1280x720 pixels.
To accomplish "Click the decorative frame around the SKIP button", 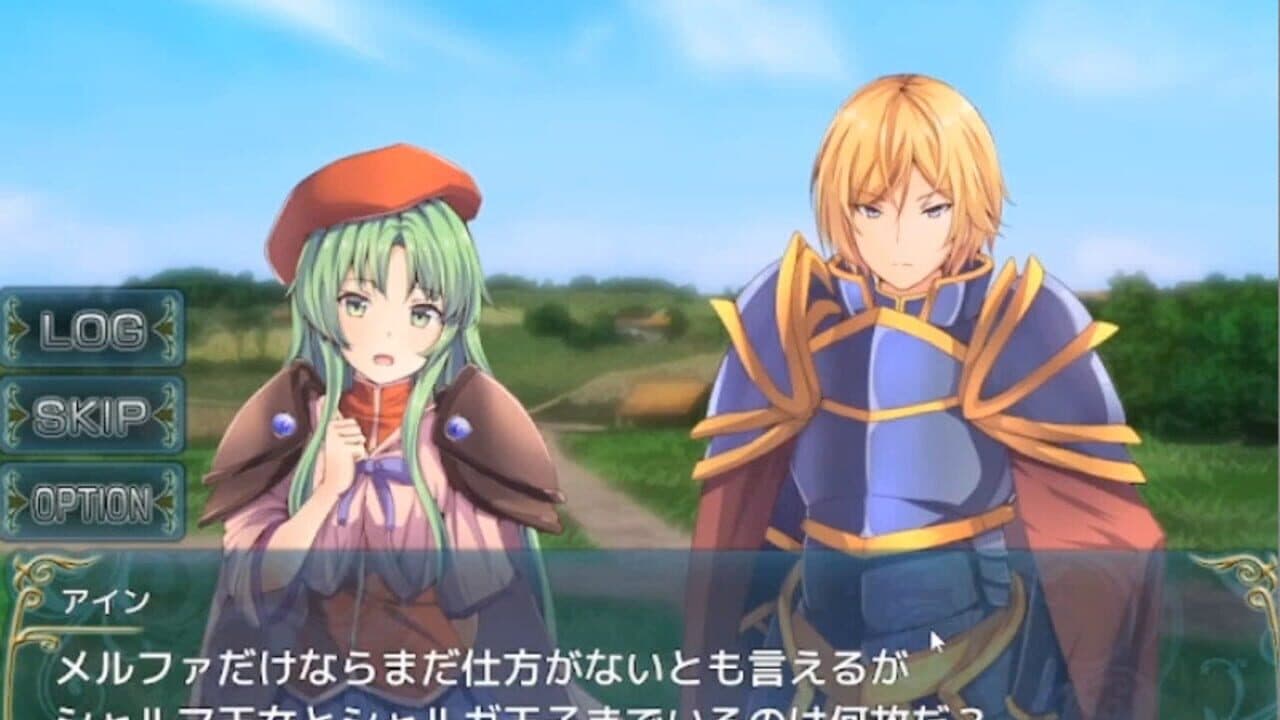I will (x=92, y=379).
